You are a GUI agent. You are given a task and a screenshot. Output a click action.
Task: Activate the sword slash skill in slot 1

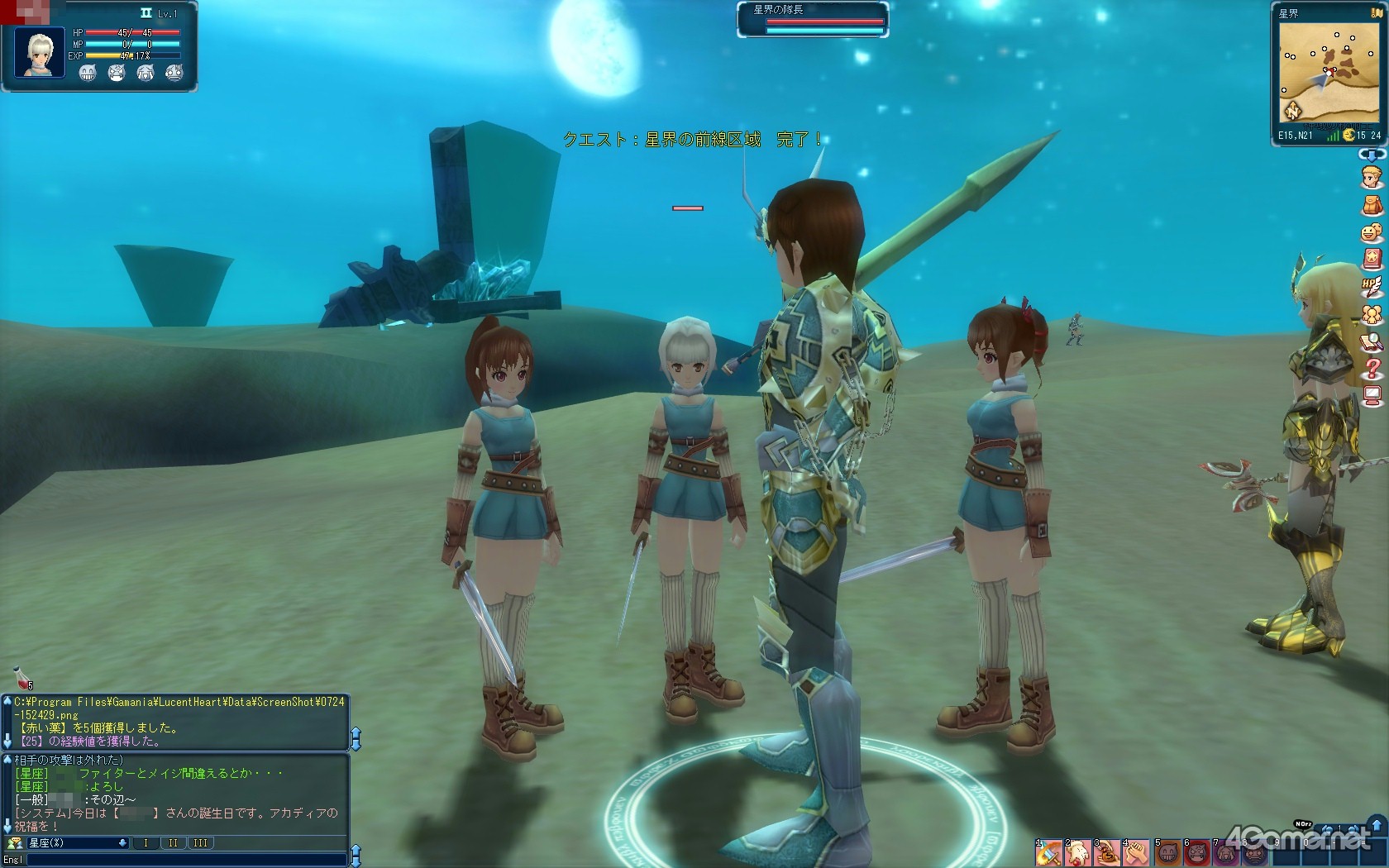tap(1049, 854)
